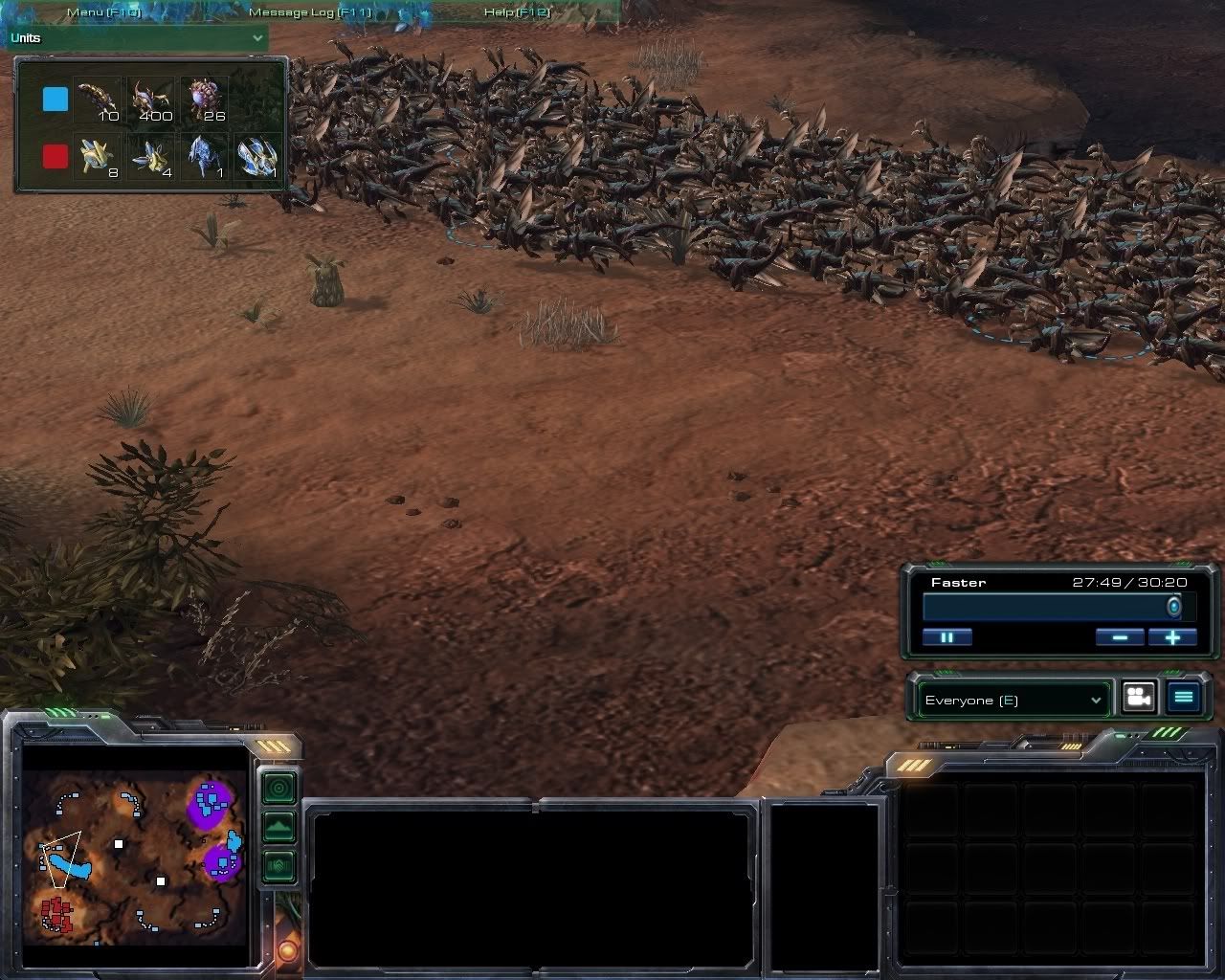Select the blue player color square
1225x980 pixels.
[x=56, y=100]
